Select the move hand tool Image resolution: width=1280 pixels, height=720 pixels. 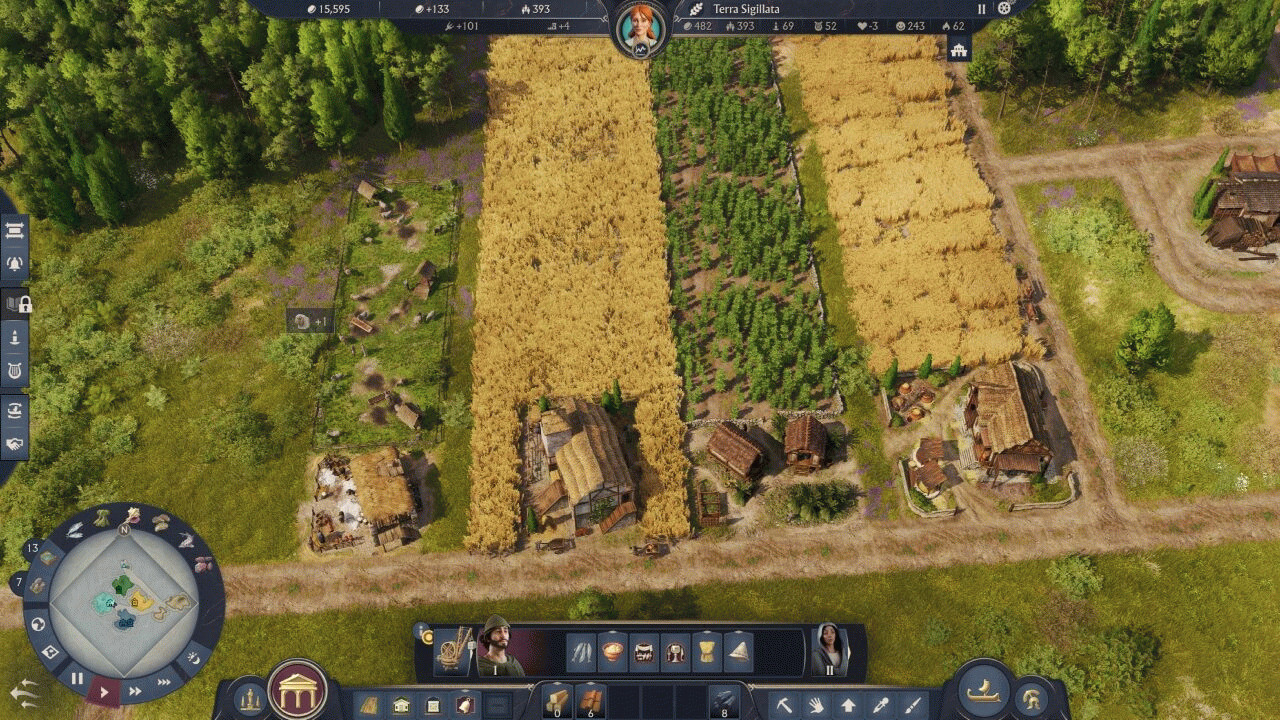pyautogui.click(x=816, y=705)
